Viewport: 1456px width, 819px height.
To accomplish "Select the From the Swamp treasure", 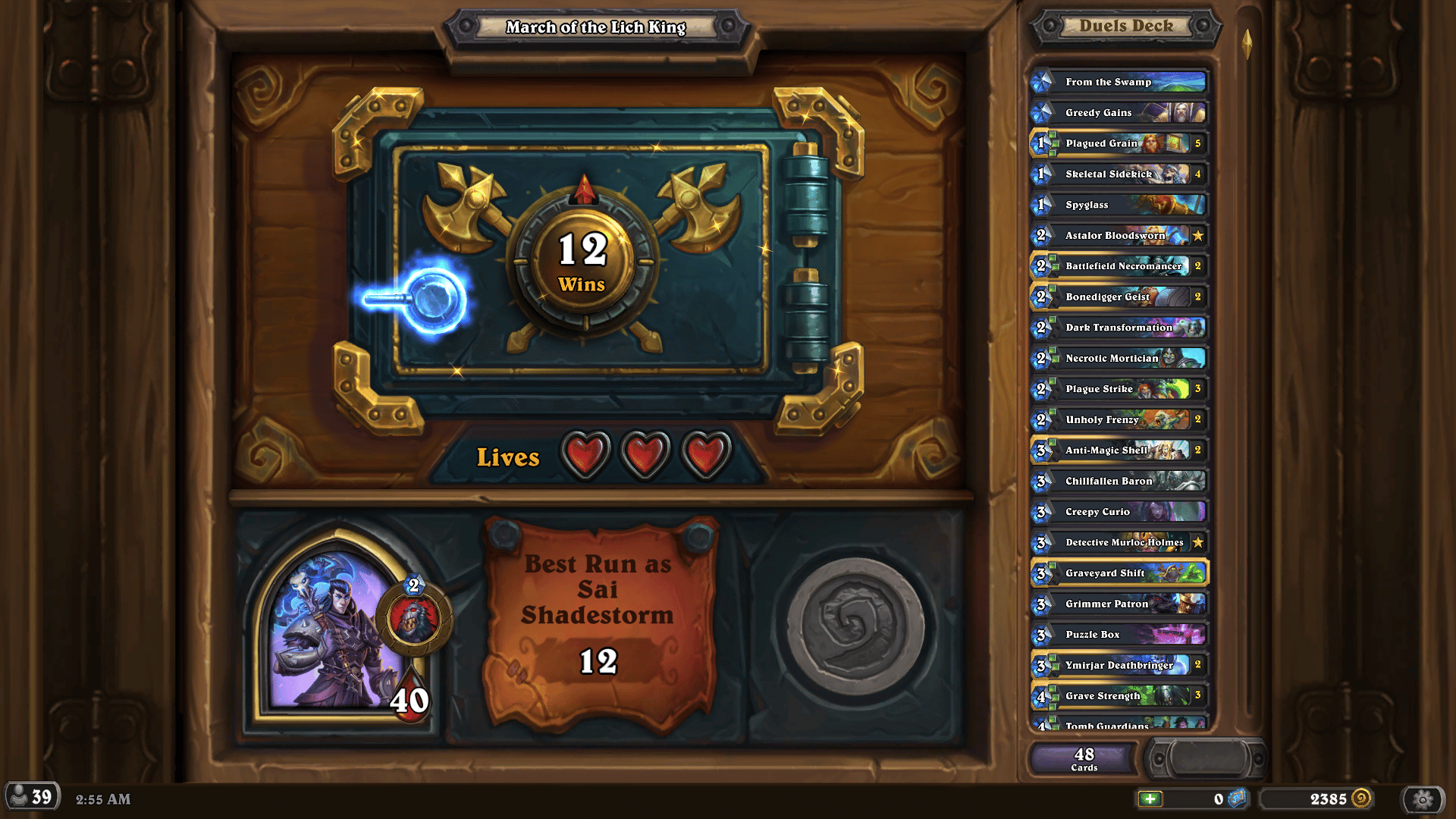I will pos(1115,82).
